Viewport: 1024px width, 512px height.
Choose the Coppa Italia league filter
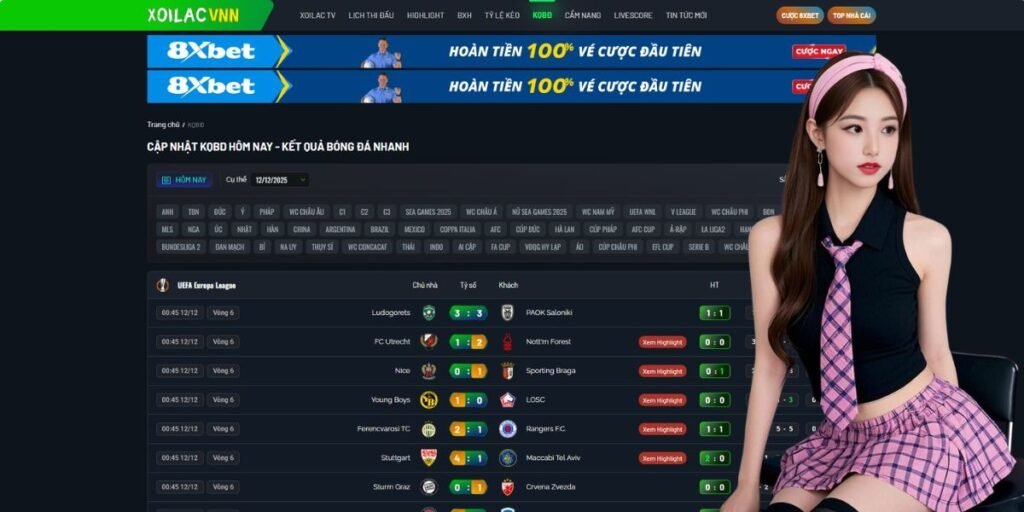[x=457, y=229]
